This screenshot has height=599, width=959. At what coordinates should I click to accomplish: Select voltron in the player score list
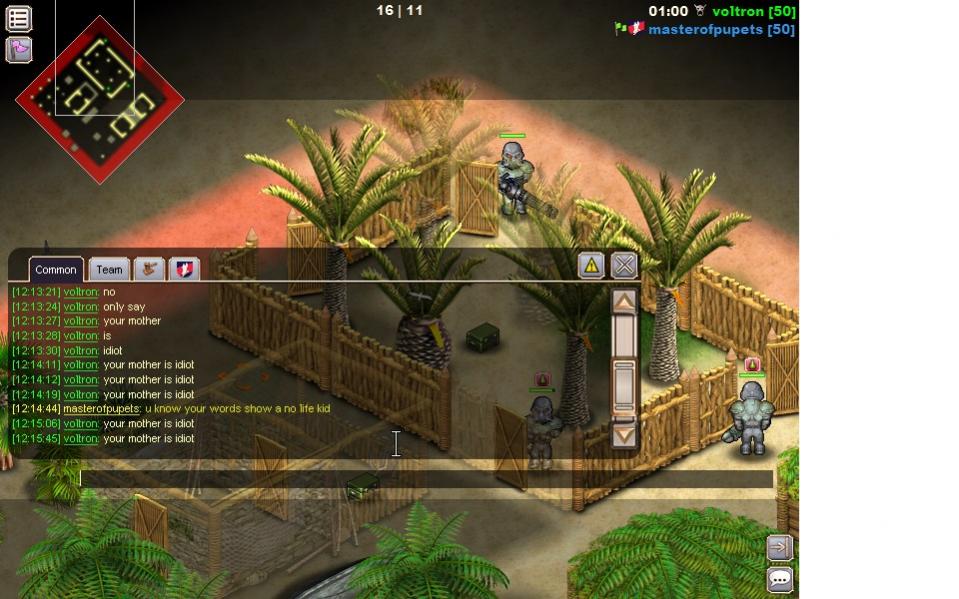point(739,11)
